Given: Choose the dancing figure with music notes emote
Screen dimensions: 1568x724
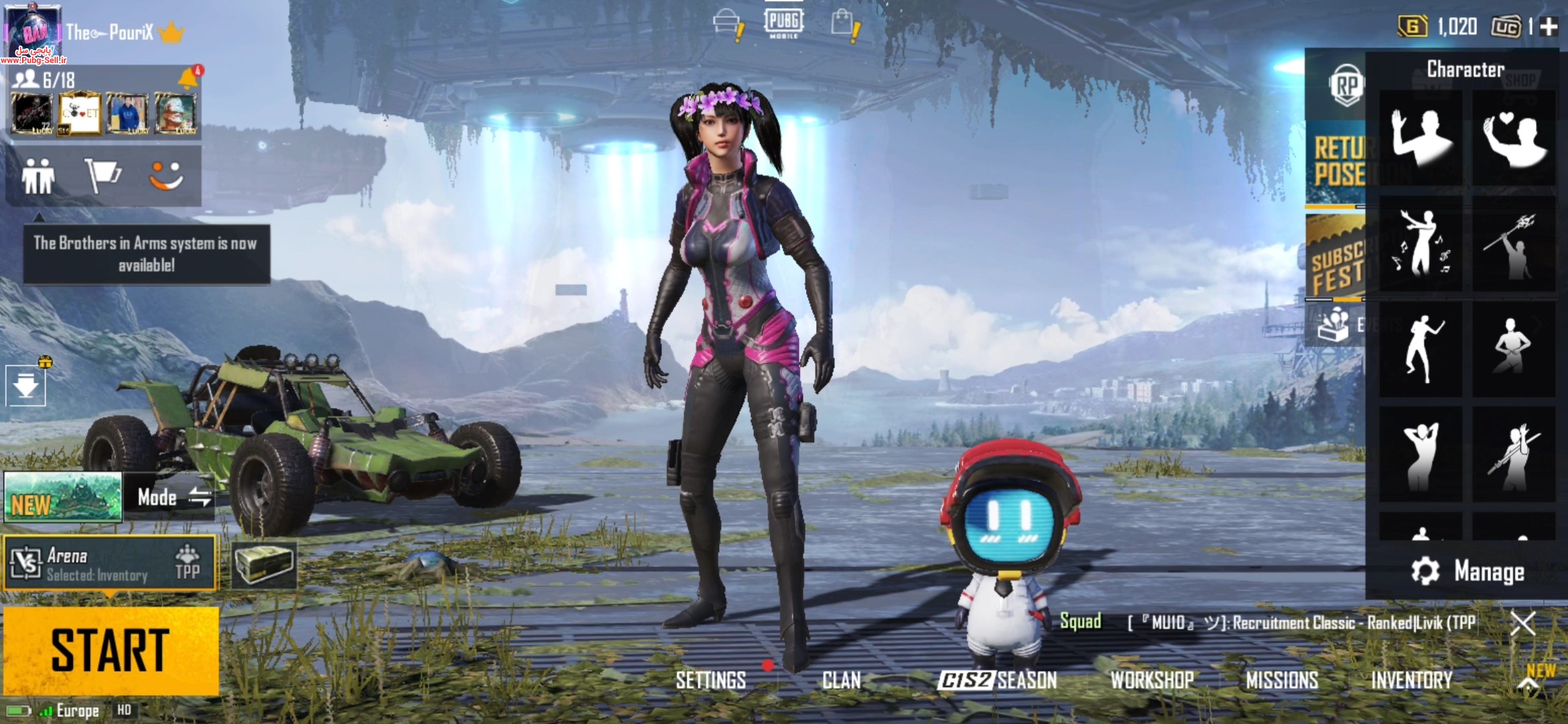Looking at the screenshot, I should pos(1421,244).
